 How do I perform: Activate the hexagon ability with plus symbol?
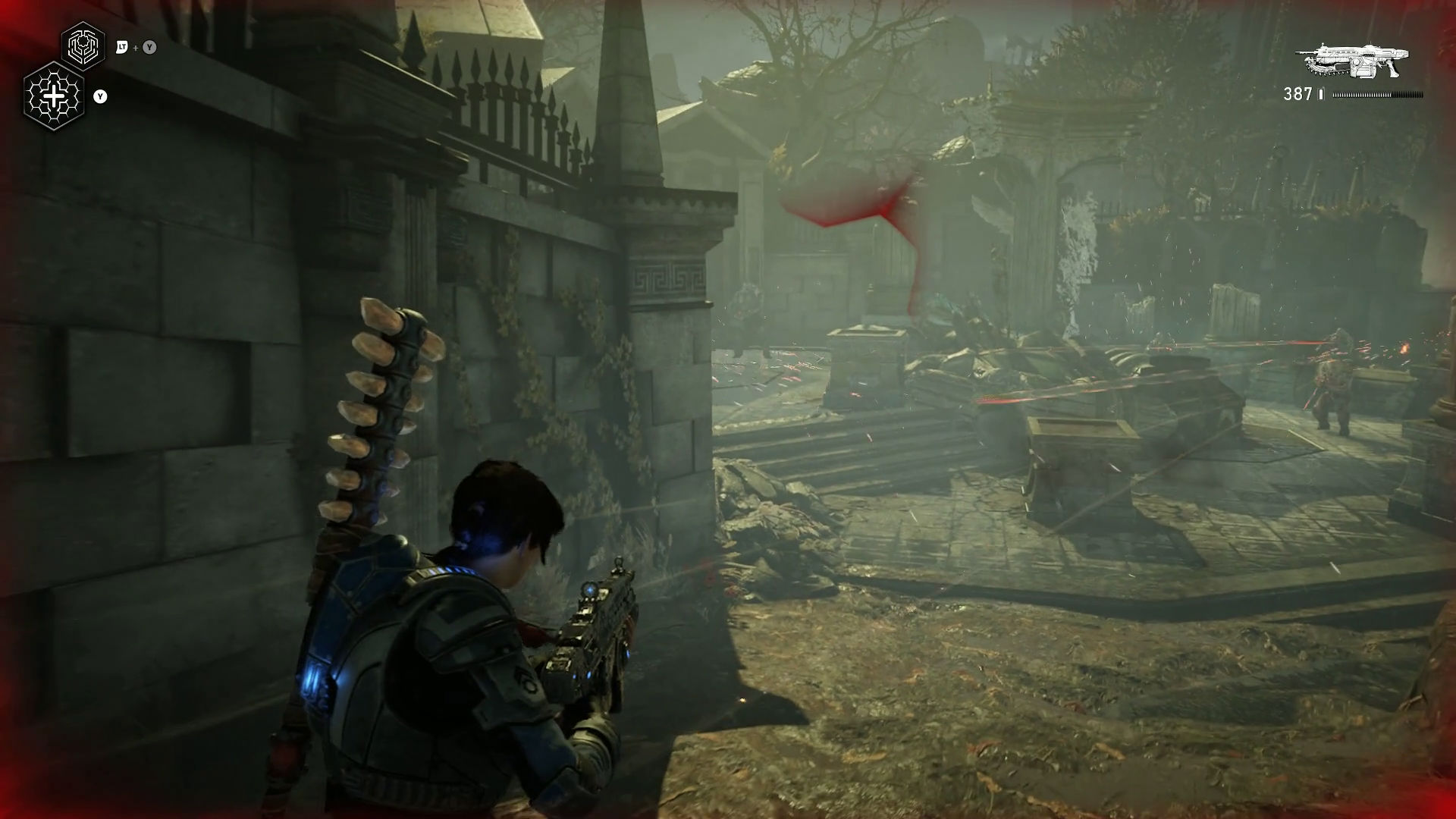[x=54, y=96]
